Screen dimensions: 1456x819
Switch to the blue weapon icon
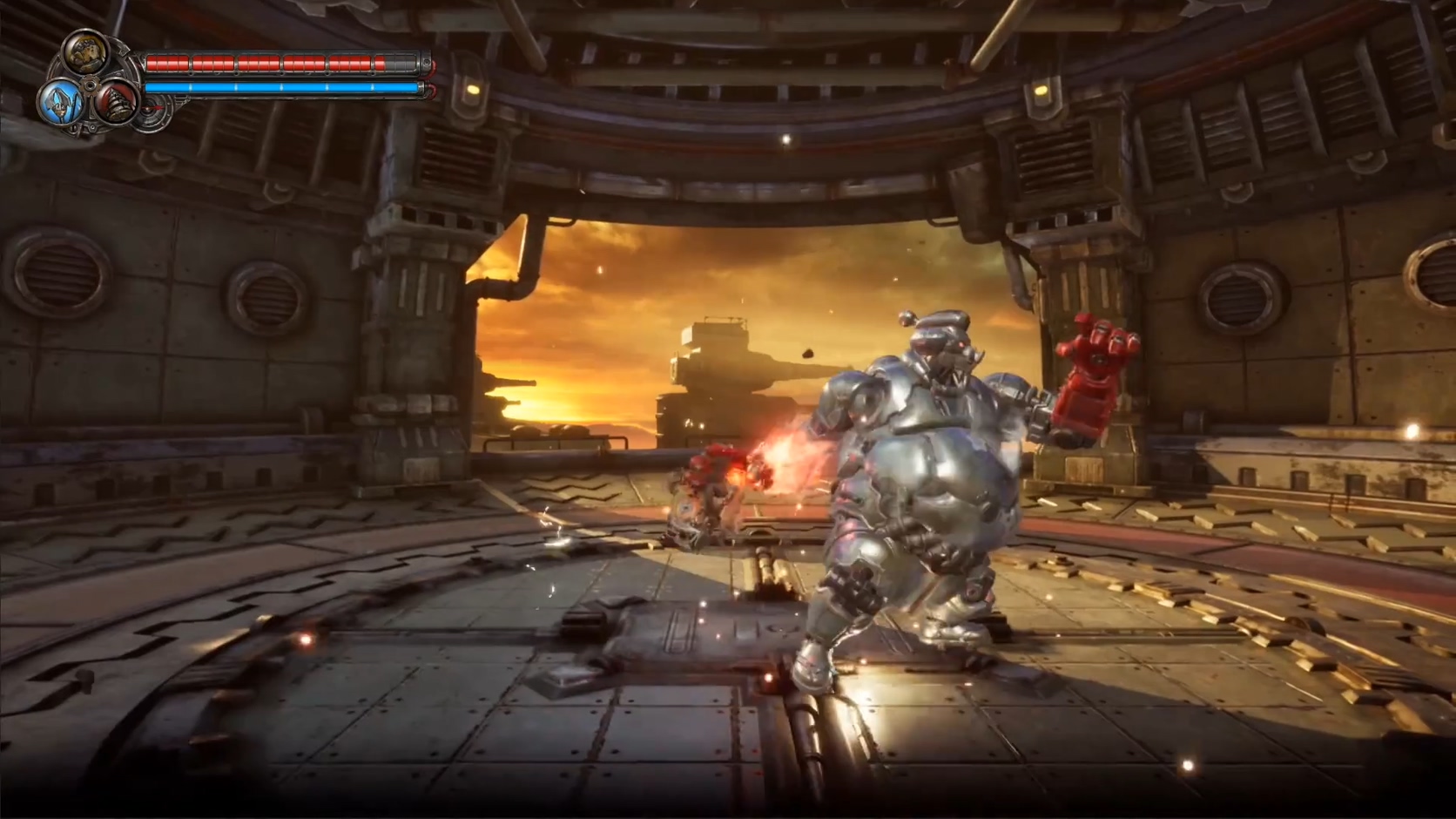click(59, 104)
